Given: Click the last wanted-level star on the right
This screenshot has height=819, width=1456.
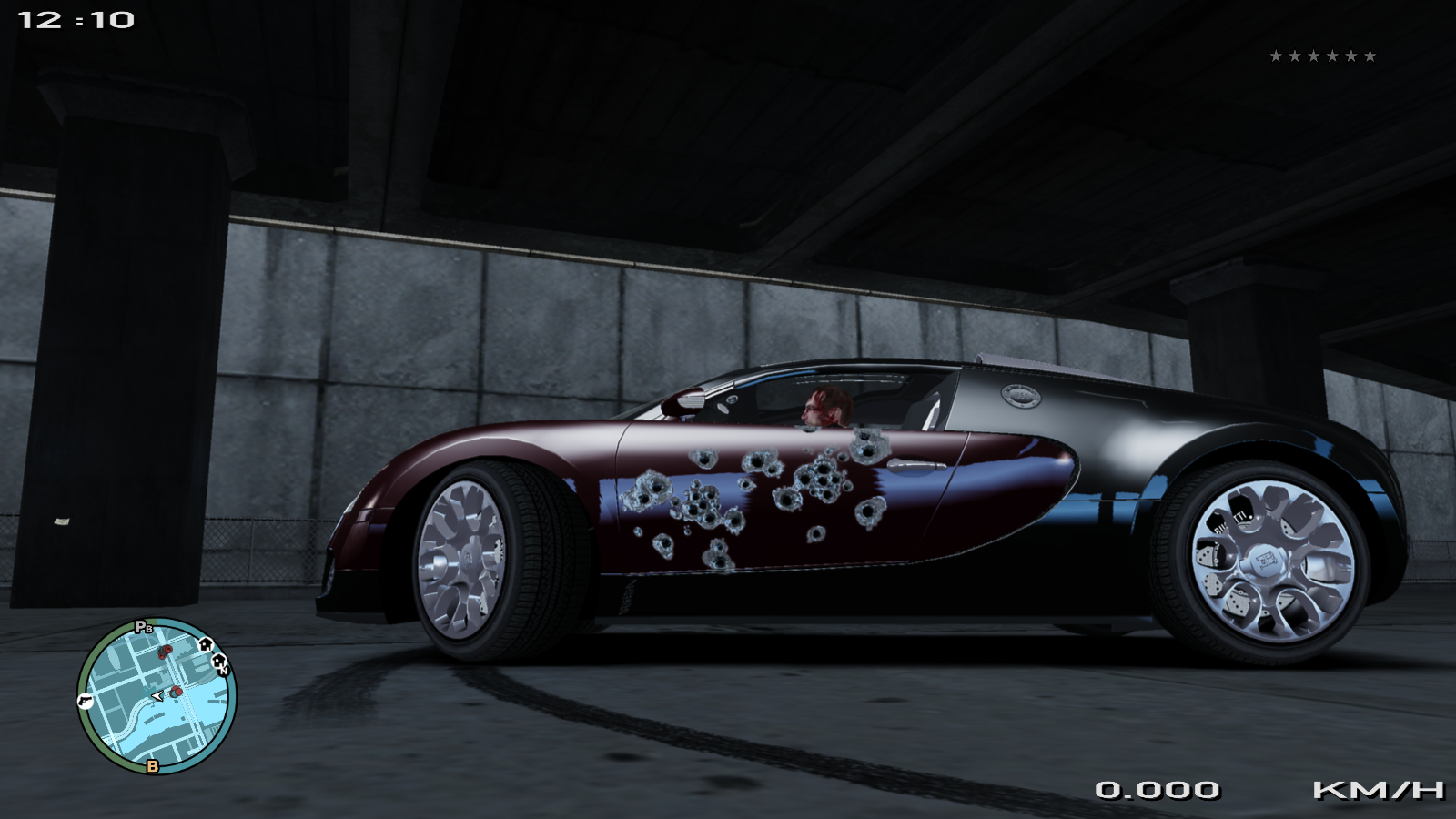Looking at the screenshot, I should coord(1370,55).
